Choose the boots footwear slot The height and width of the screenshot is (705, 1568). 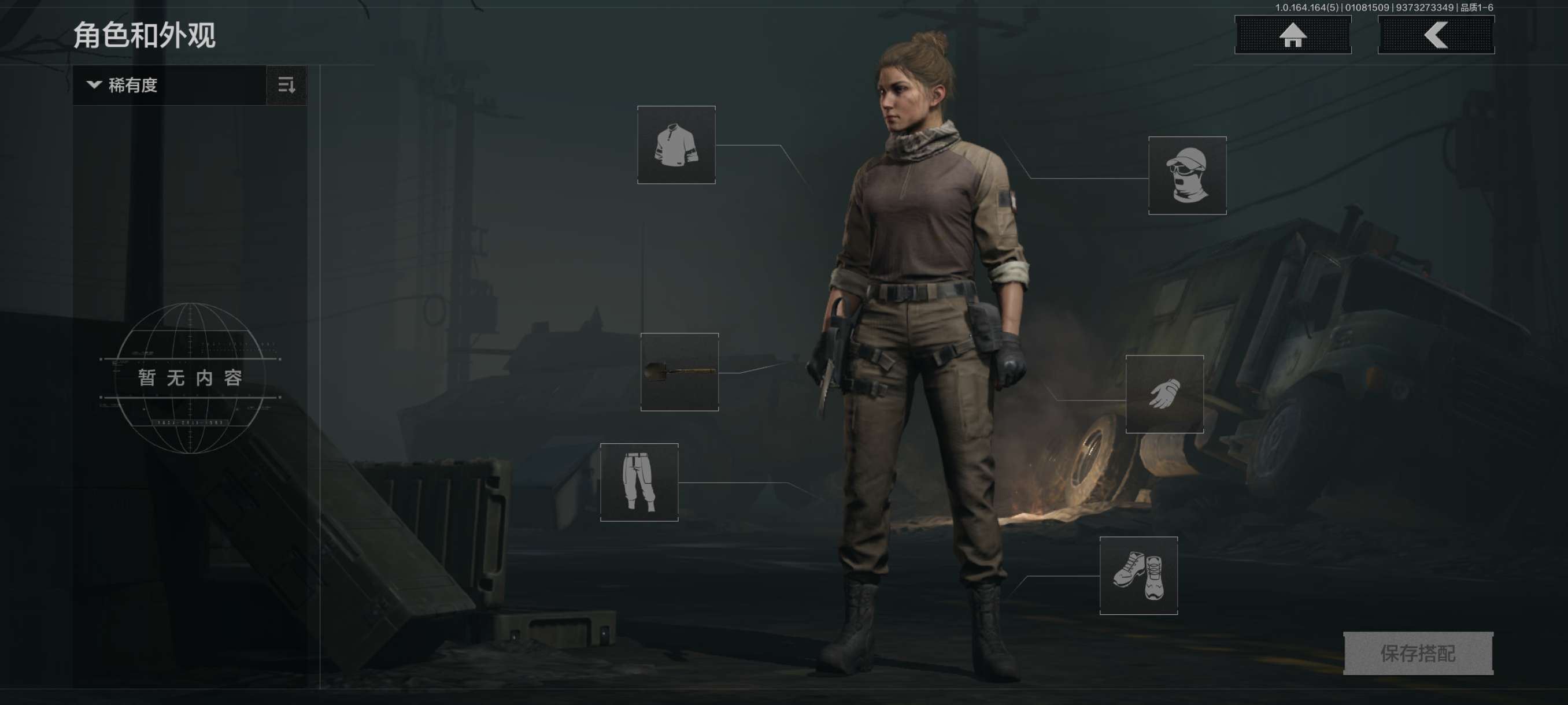[x=1138, y=576]
